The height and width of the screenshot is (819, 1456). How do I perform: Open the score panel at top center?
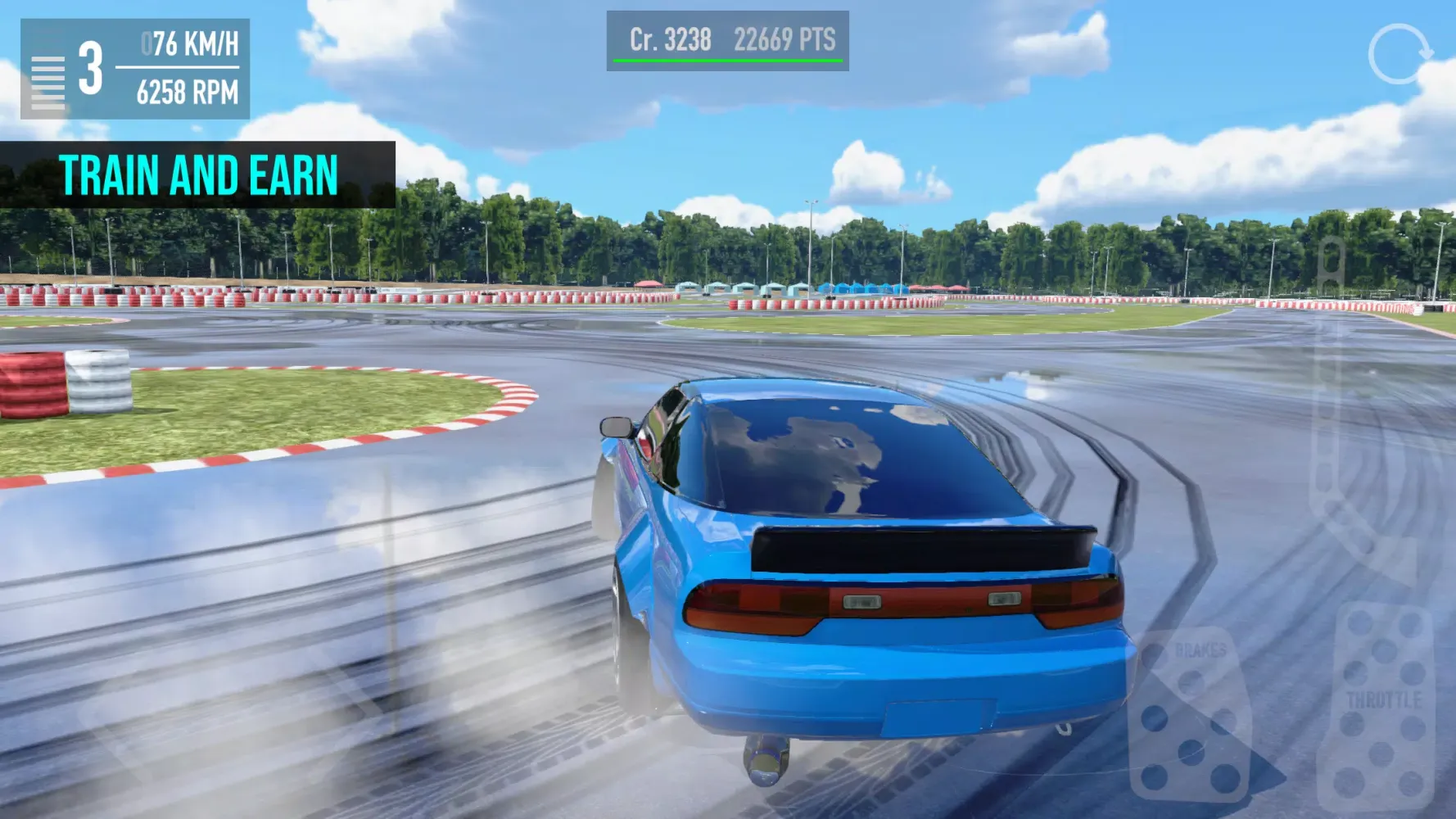click(x=726, y=41)
